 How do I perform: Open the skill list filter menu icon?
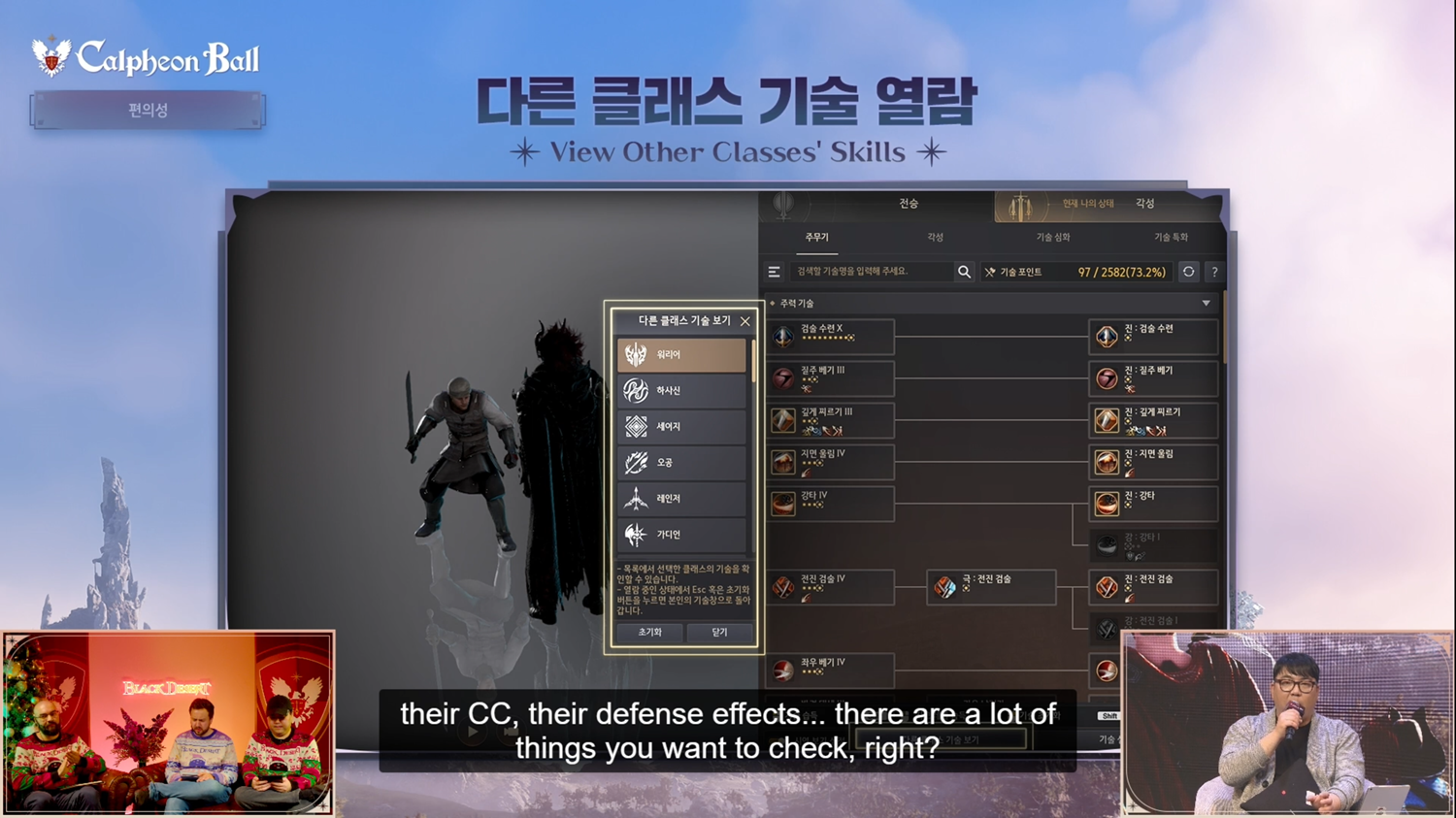(x=774, y=272)
